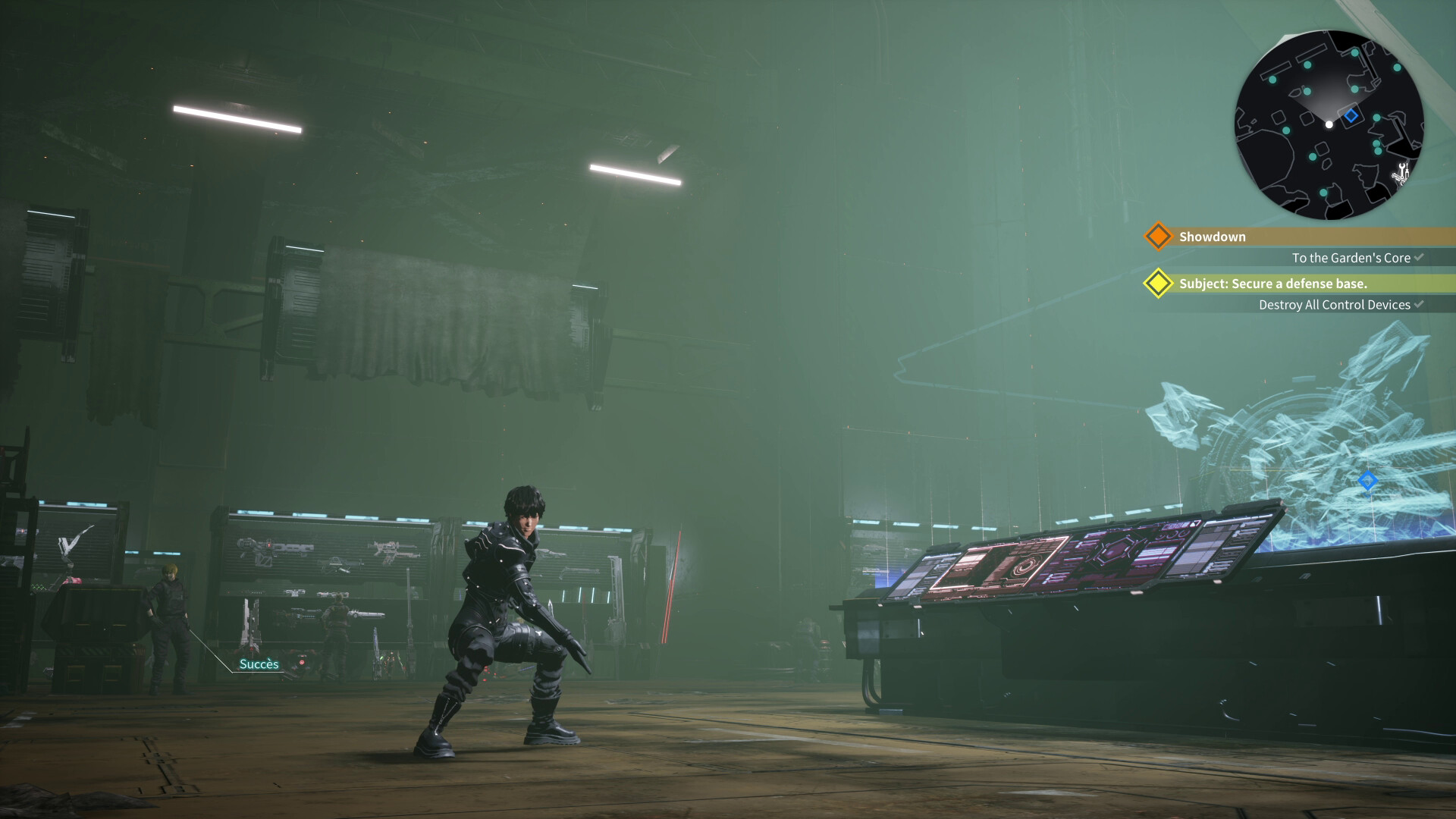This screenshot has width=1456, height=819.
Task: Select a teal collectible dot on the minimap
Action: (x=1307, y=64)
